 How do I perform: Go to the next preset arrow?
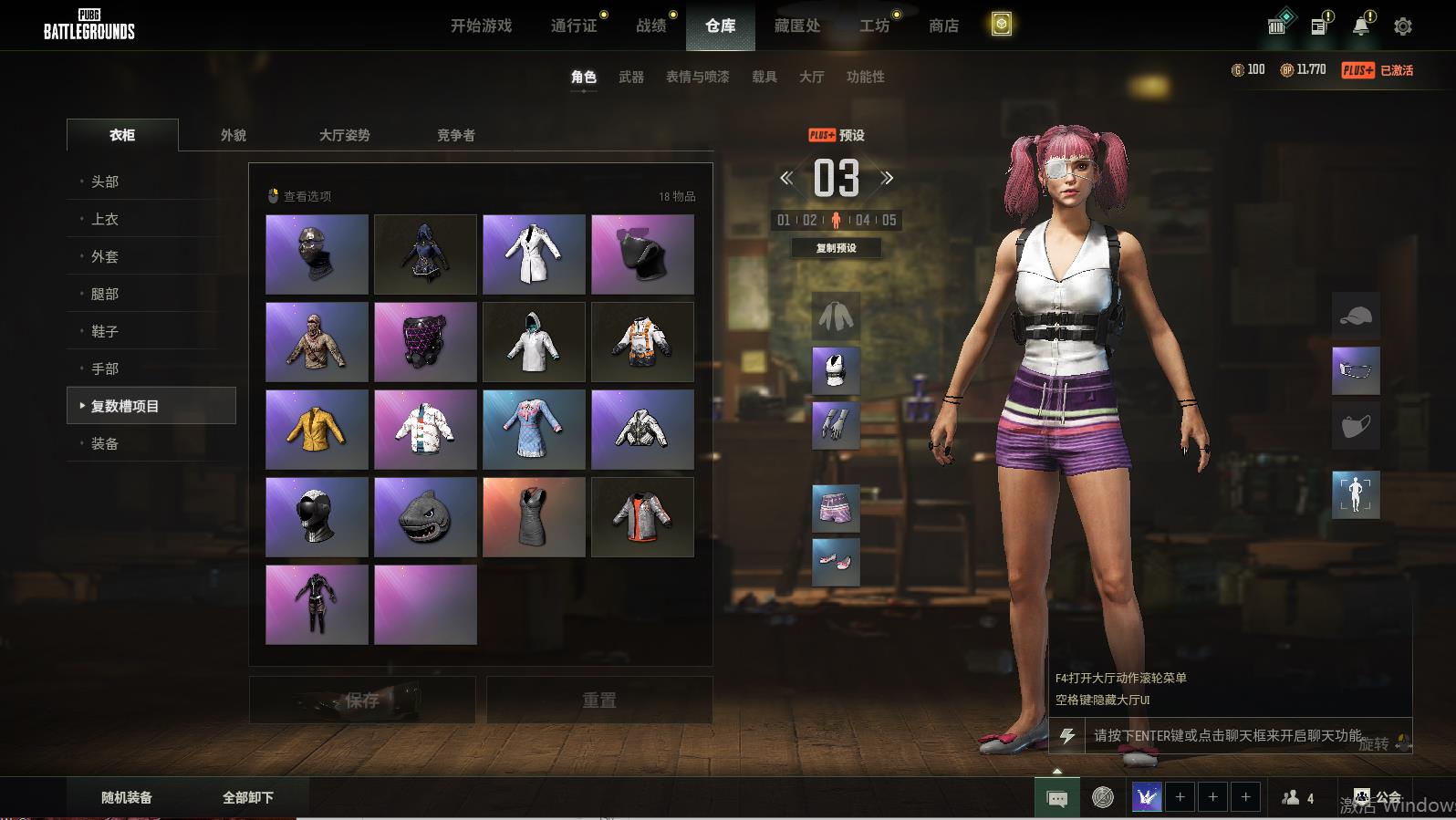[x=887, y=178]
